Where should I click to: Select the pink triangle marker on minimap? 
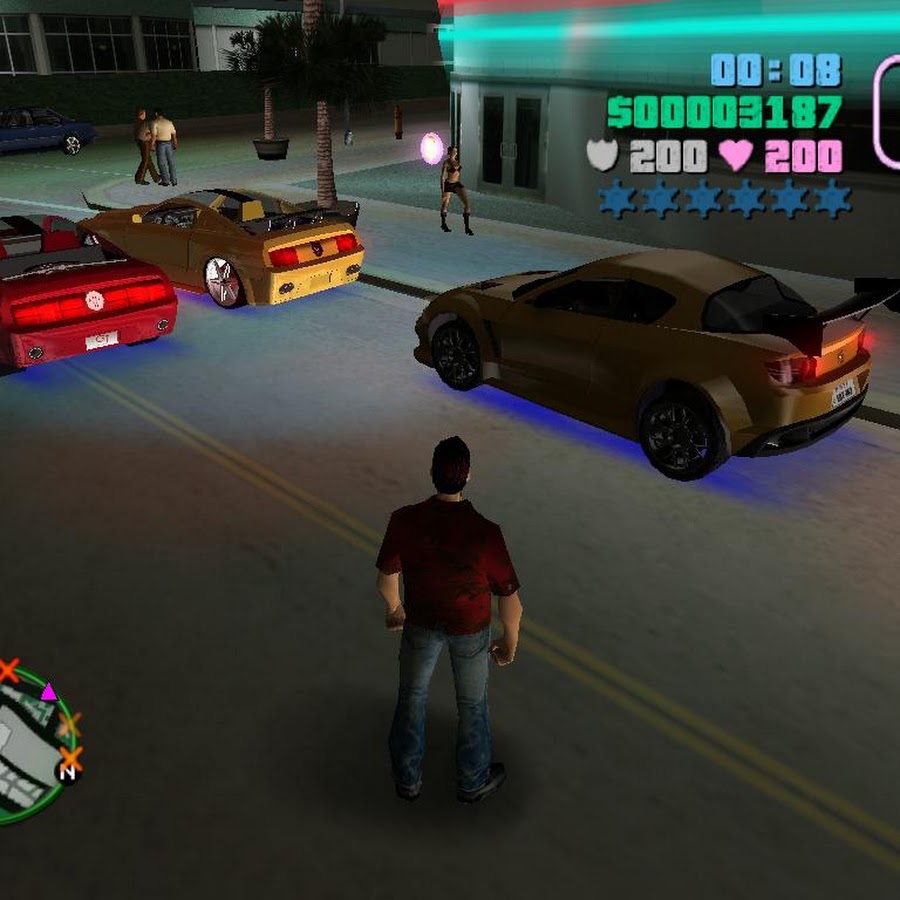[x=48, y=691]
